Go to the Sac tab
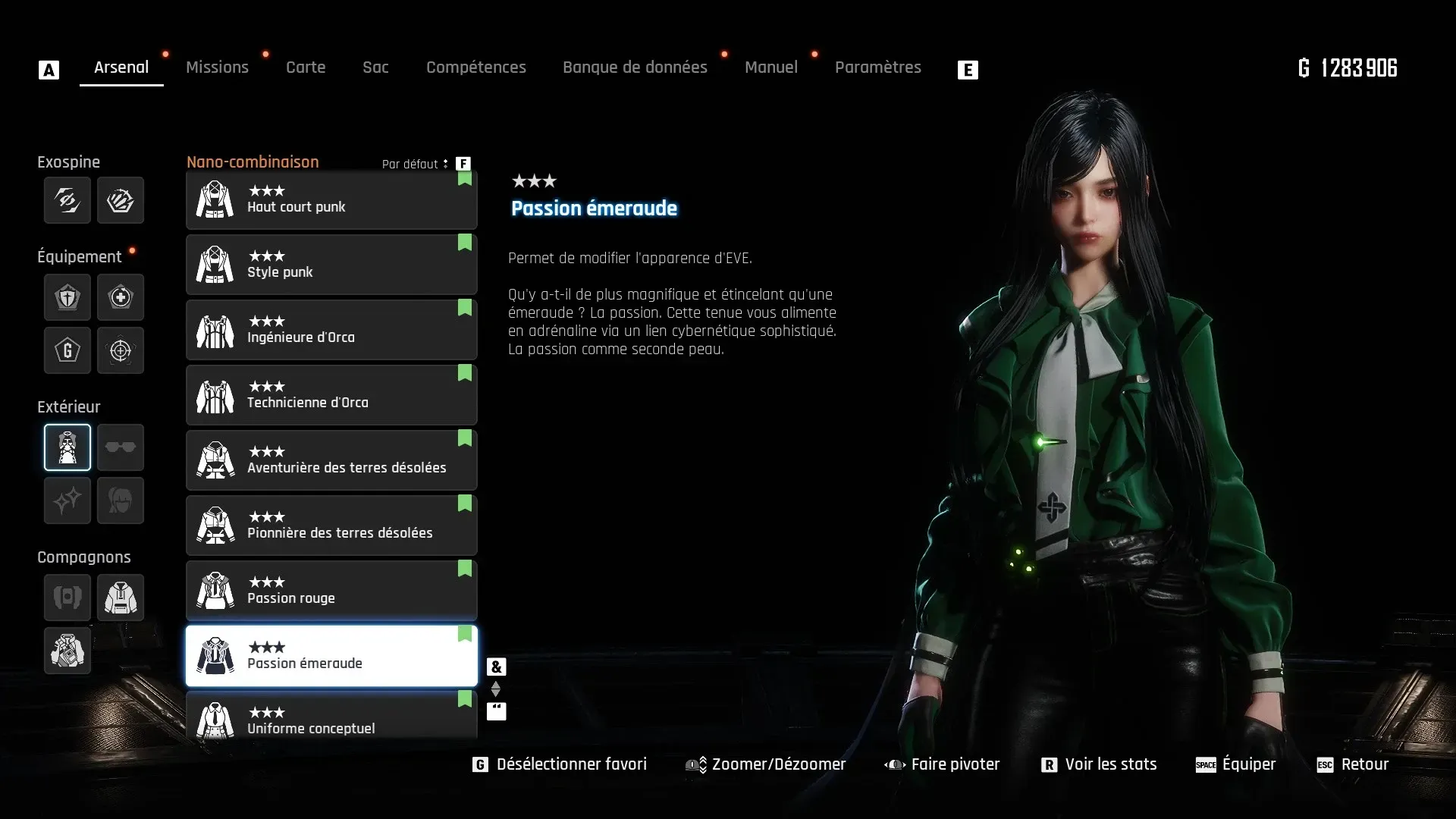Image resolution: width=1456 pixels, height=819 pixels. point(375,67)
